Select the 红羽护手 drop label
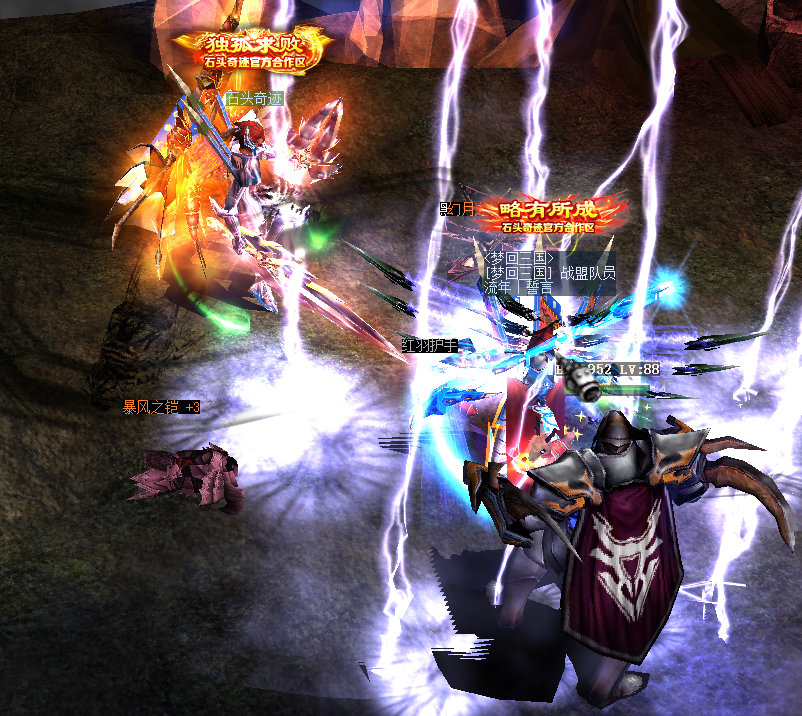Viewport: 802px width, 716px height. pyautogui.click(x=429, y=345)
